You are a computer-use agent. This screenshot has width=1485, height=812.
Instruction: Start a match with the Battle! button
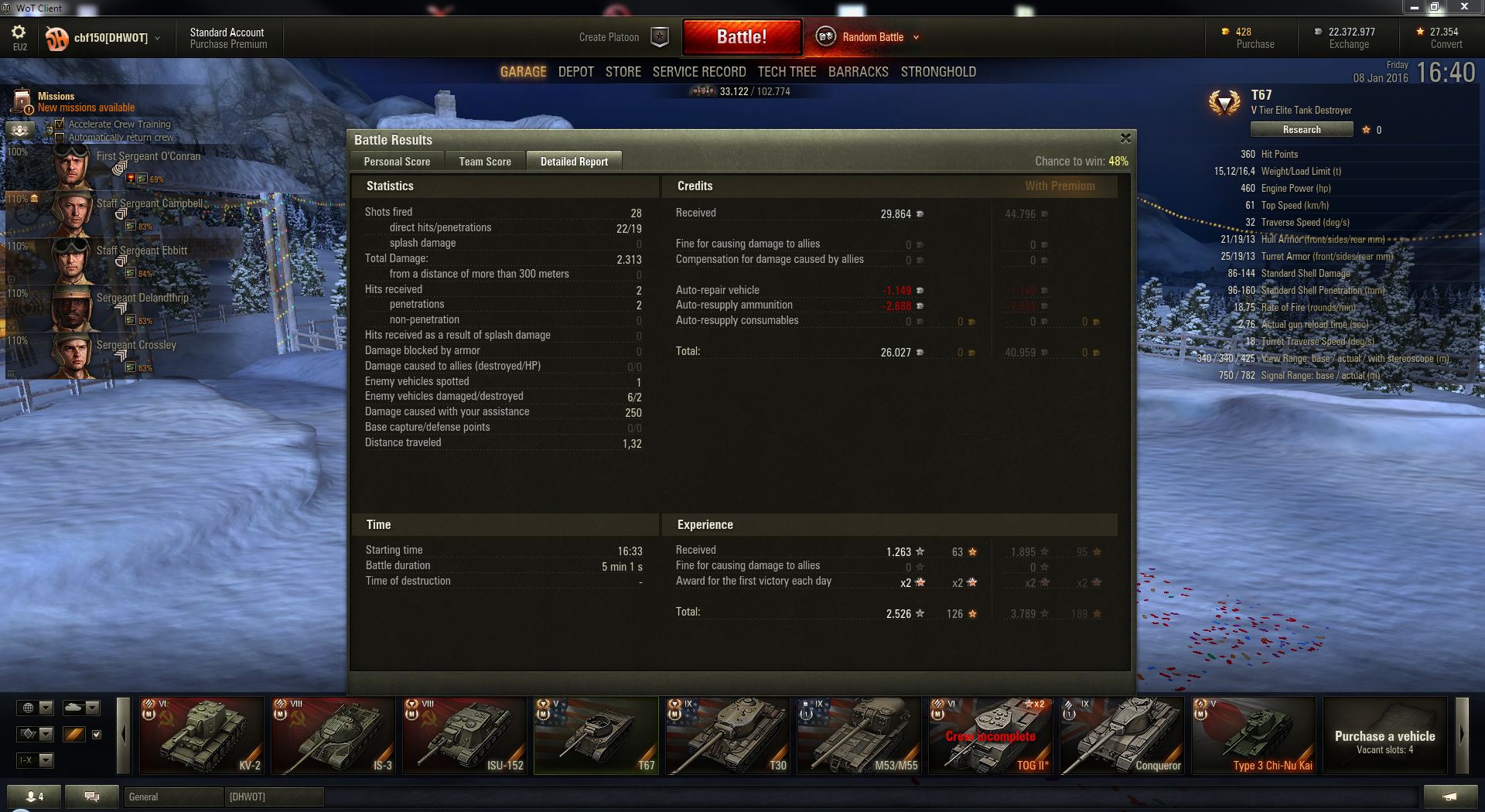(741, 37)
